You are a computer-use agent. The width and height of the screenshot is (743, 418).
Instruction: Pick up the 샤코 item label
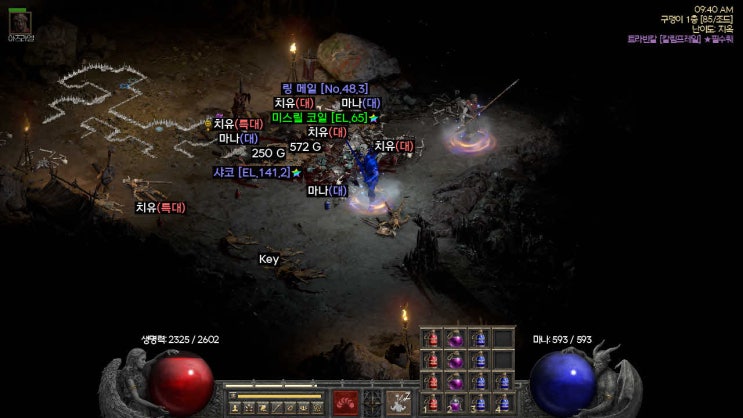(x=251, y=173)
